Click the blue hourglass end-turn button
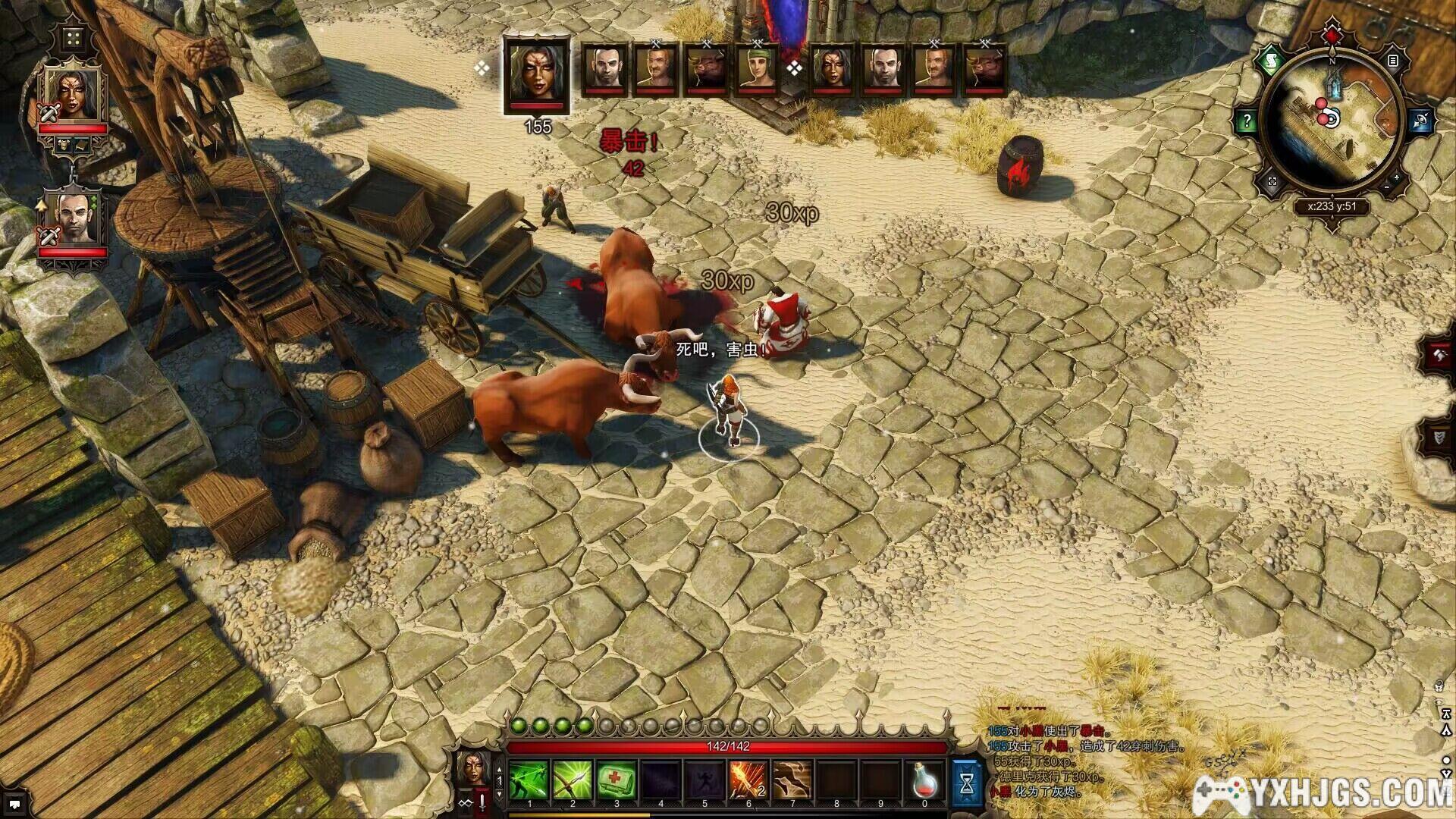 click(x=967, y=782)
